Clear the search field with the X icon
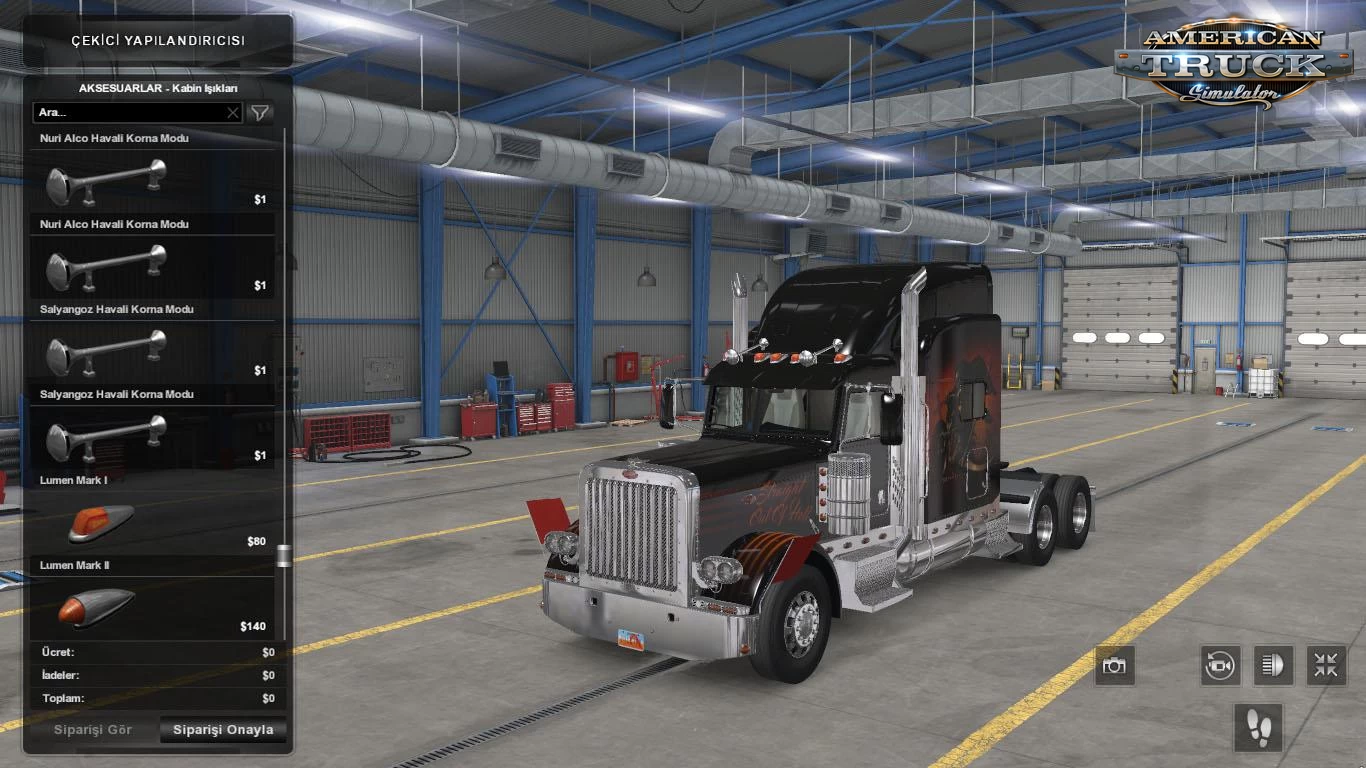Viewport: 1366px width, 768px height. point(233,113)
